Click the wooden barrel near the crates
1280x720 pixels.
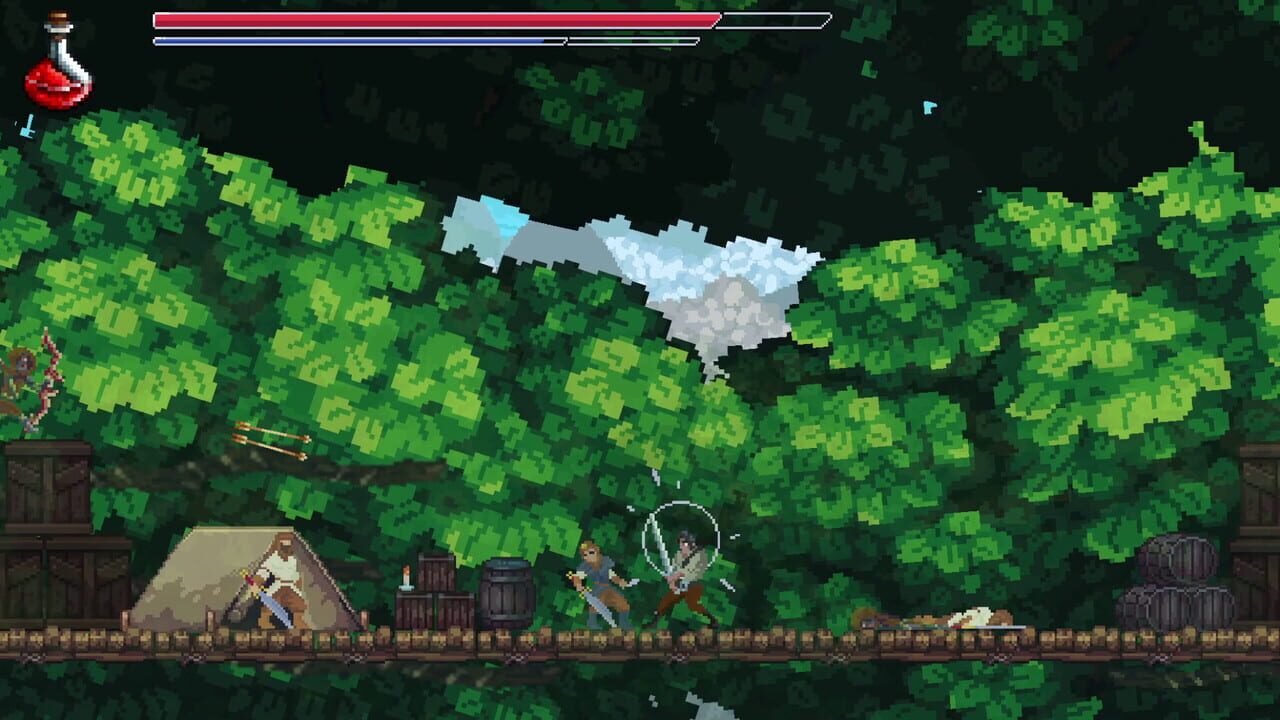coord(508,590)
